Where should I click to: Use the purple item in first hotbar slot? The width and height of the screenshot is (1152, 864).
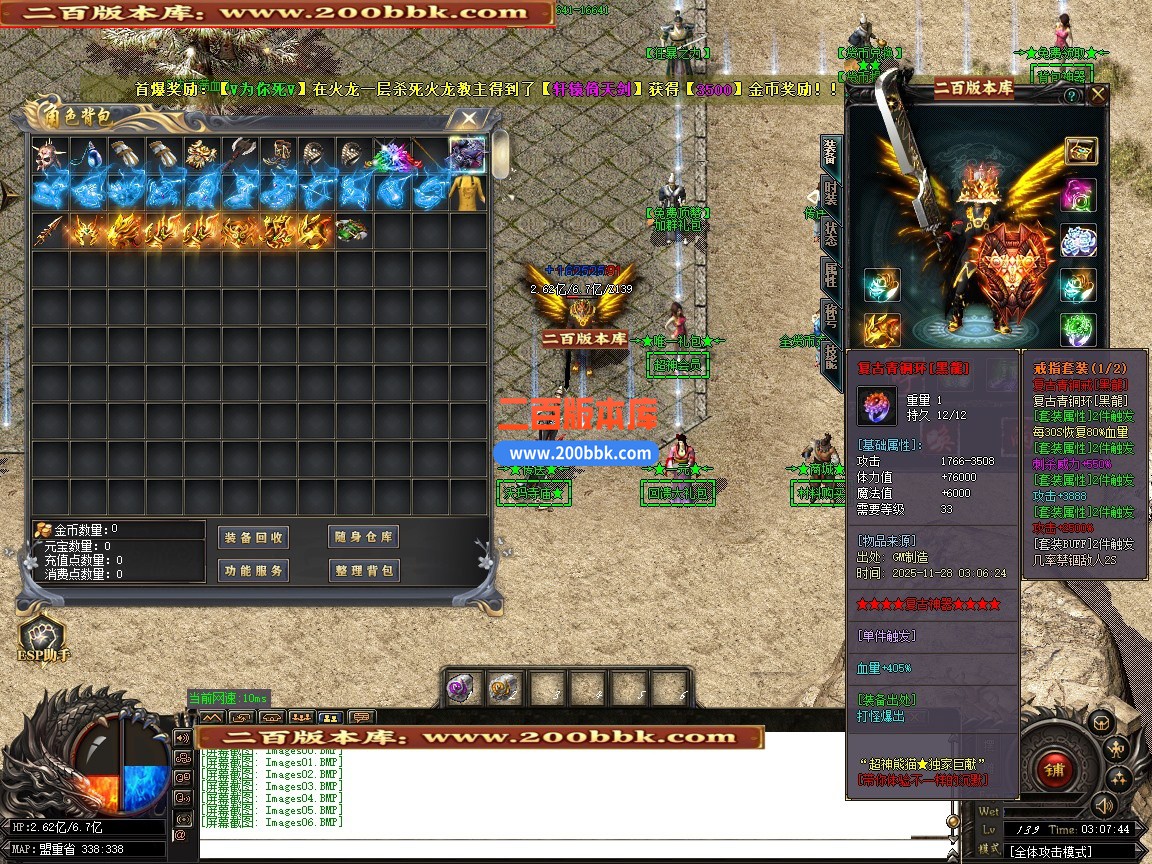(x=463, y=688)
